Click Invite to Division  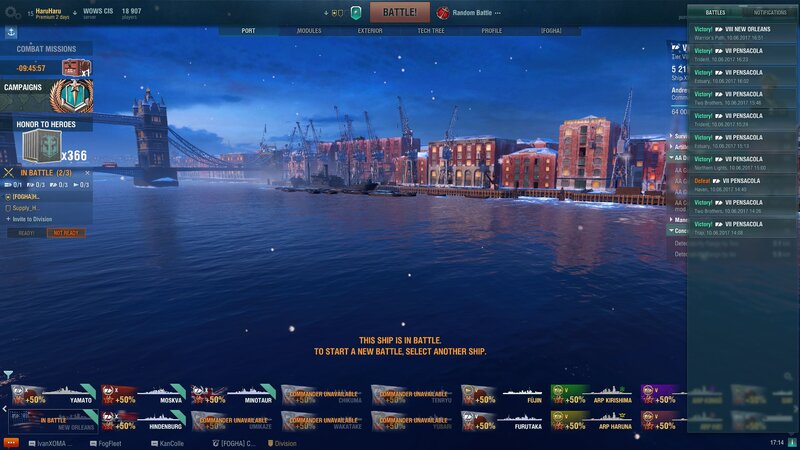(31, 219)
